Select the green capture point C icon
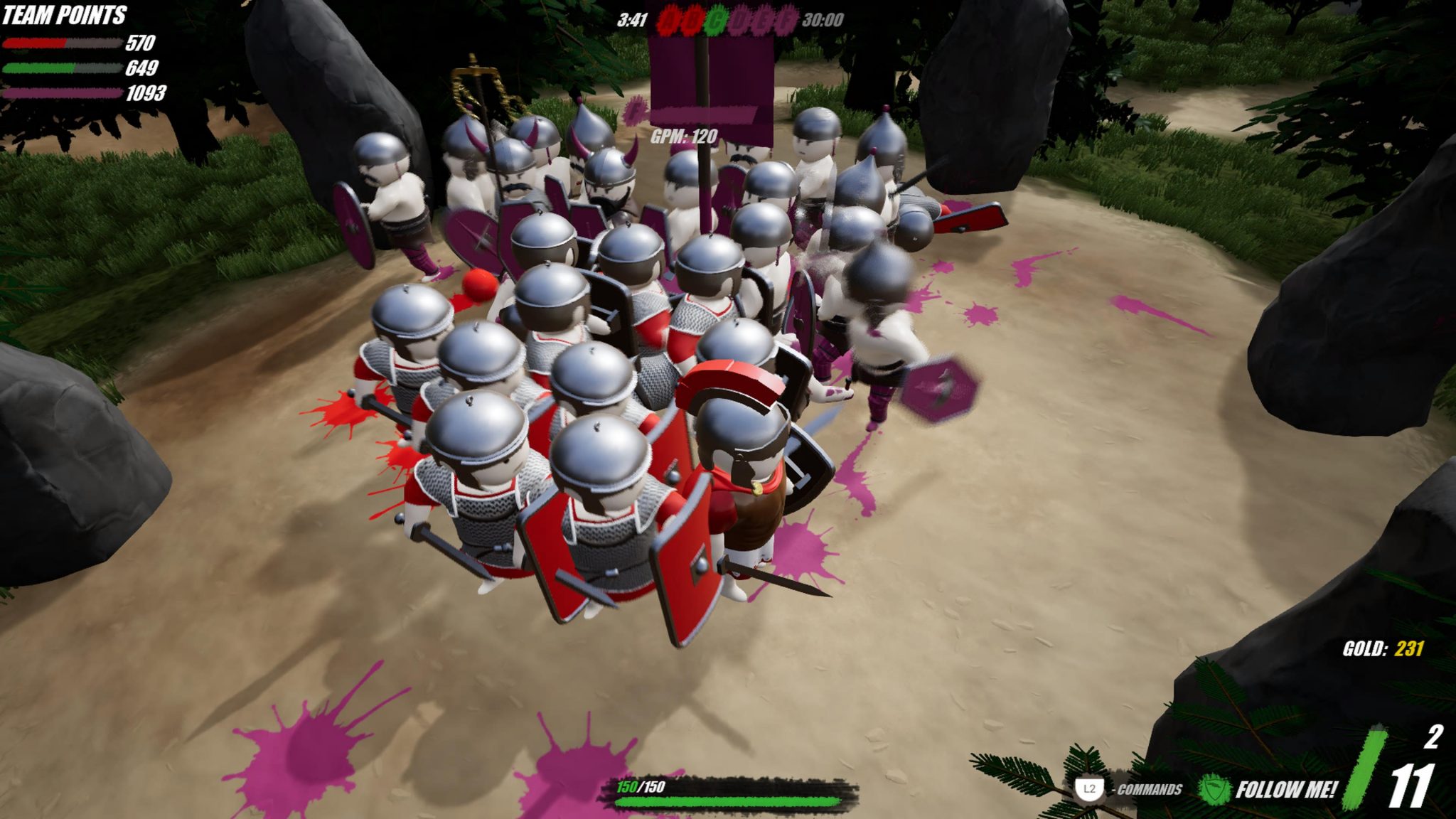Screen dimensions: 1456x819 (x=714, y=18)
